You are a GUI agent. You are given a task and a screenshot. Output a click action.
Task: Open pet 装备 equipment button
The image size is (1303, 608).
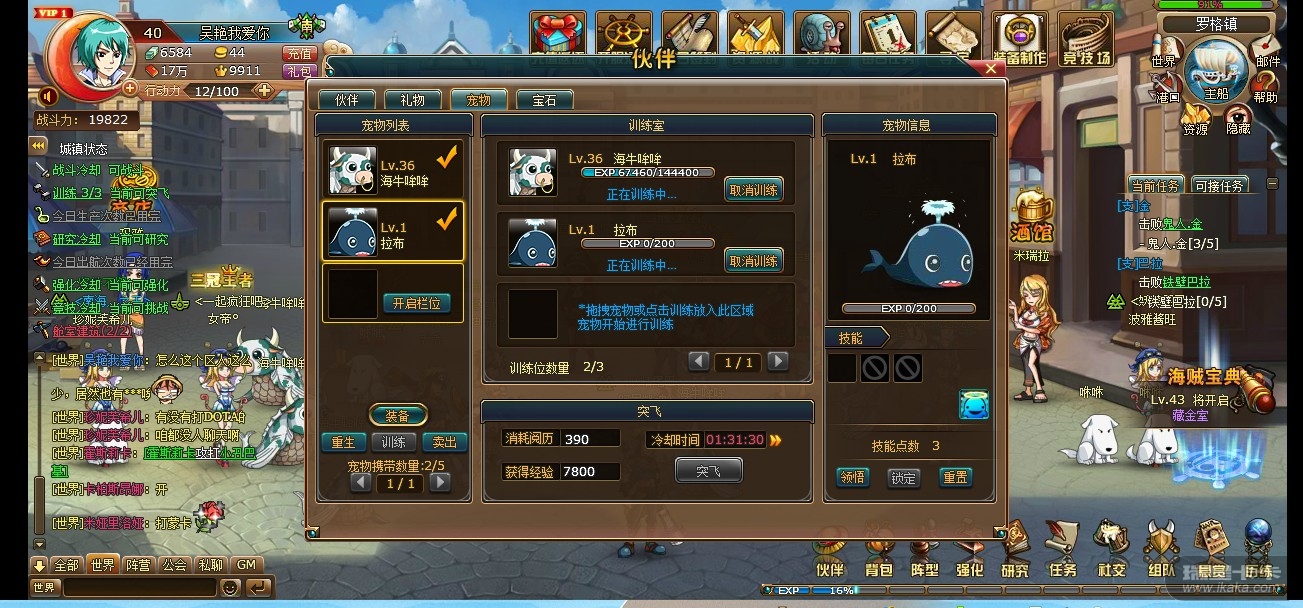click(x=398, y=415)
